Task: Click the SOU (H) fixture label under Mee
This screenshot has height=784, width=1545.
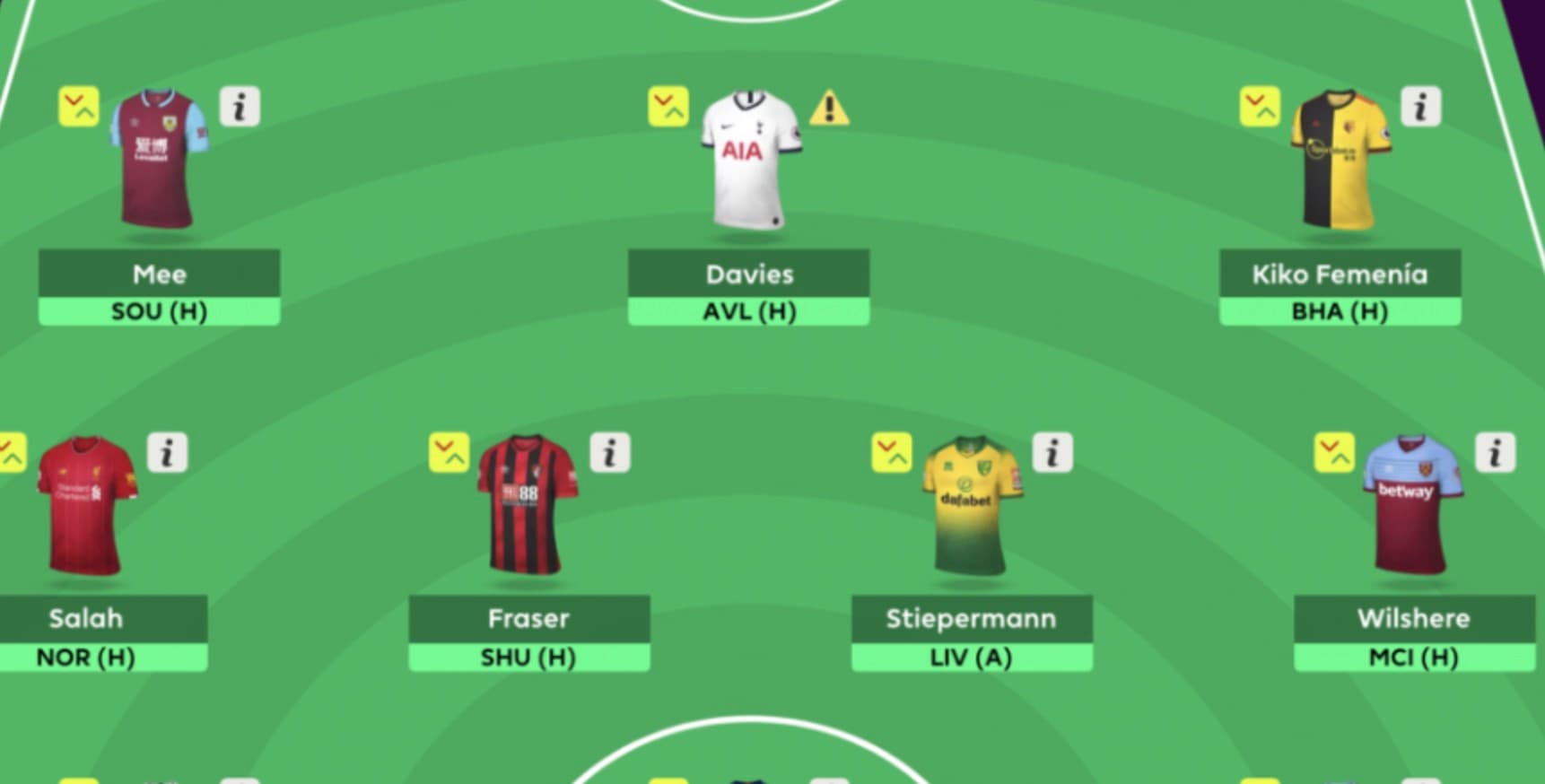Action: pyautogui.click(x=157, y=311)
